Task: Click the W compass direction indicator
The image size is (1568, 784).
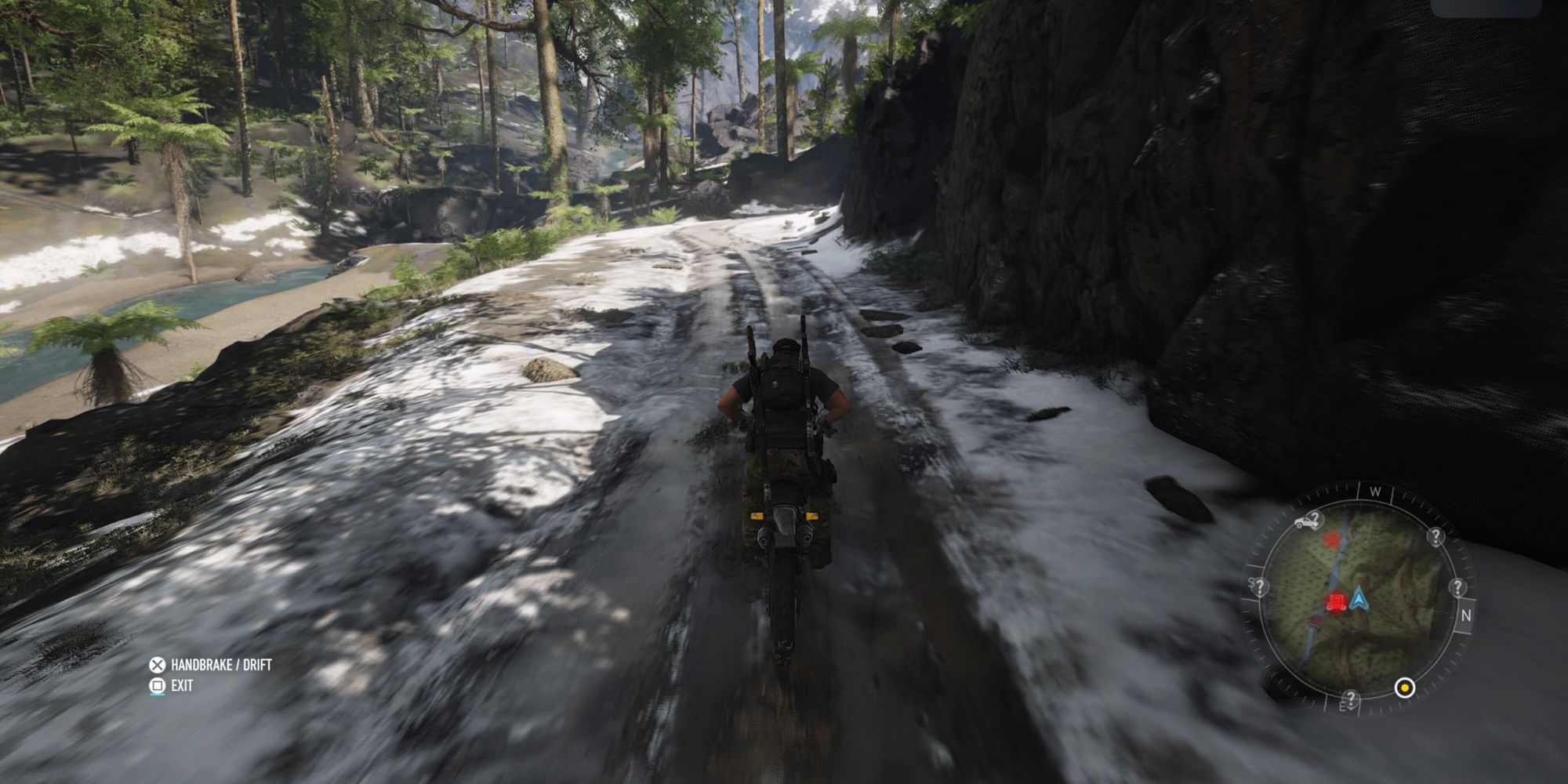Action: (1375, 491)
